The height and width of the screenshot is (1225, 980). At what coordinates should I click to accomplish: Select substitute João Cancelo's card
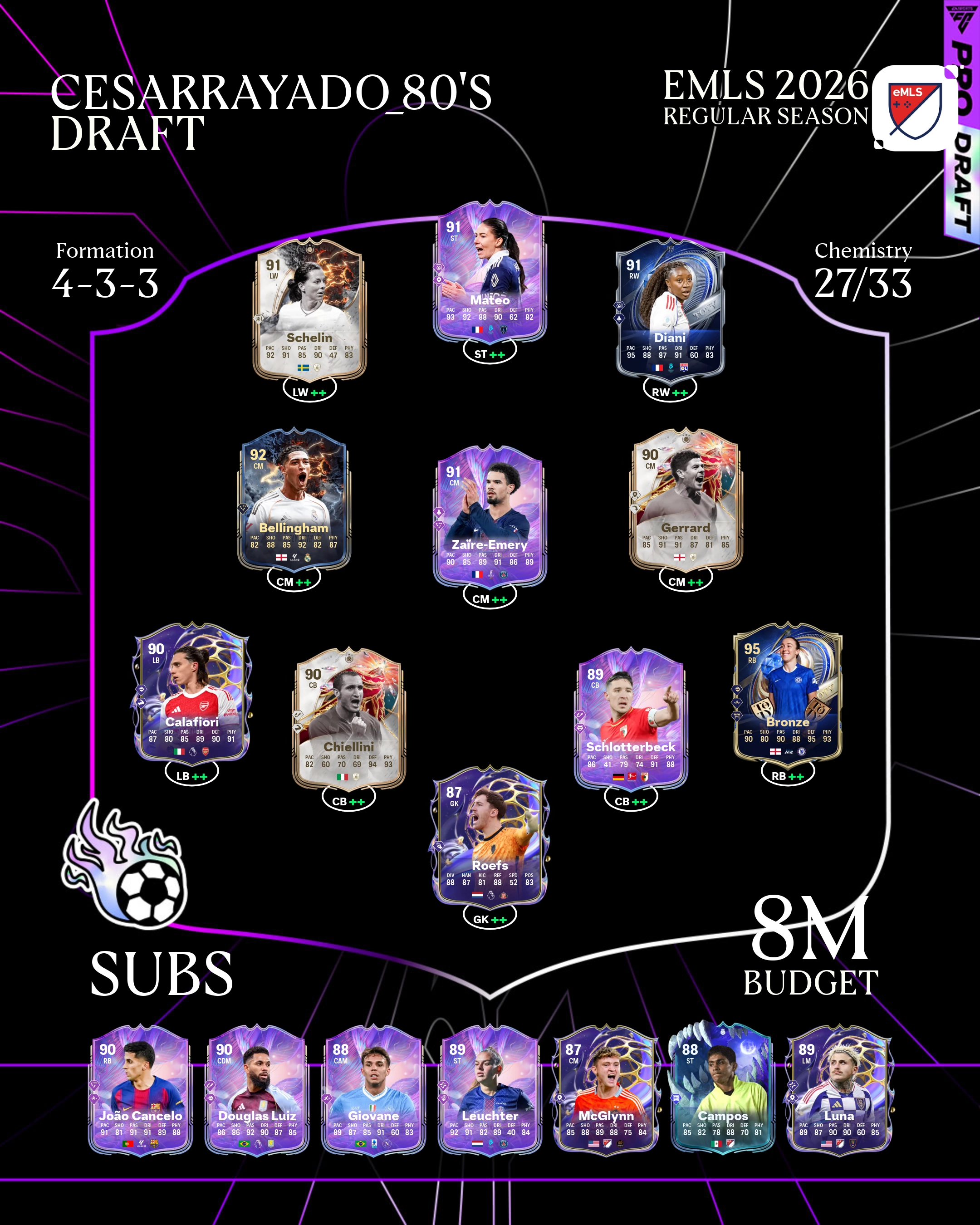click(140, 1091)
